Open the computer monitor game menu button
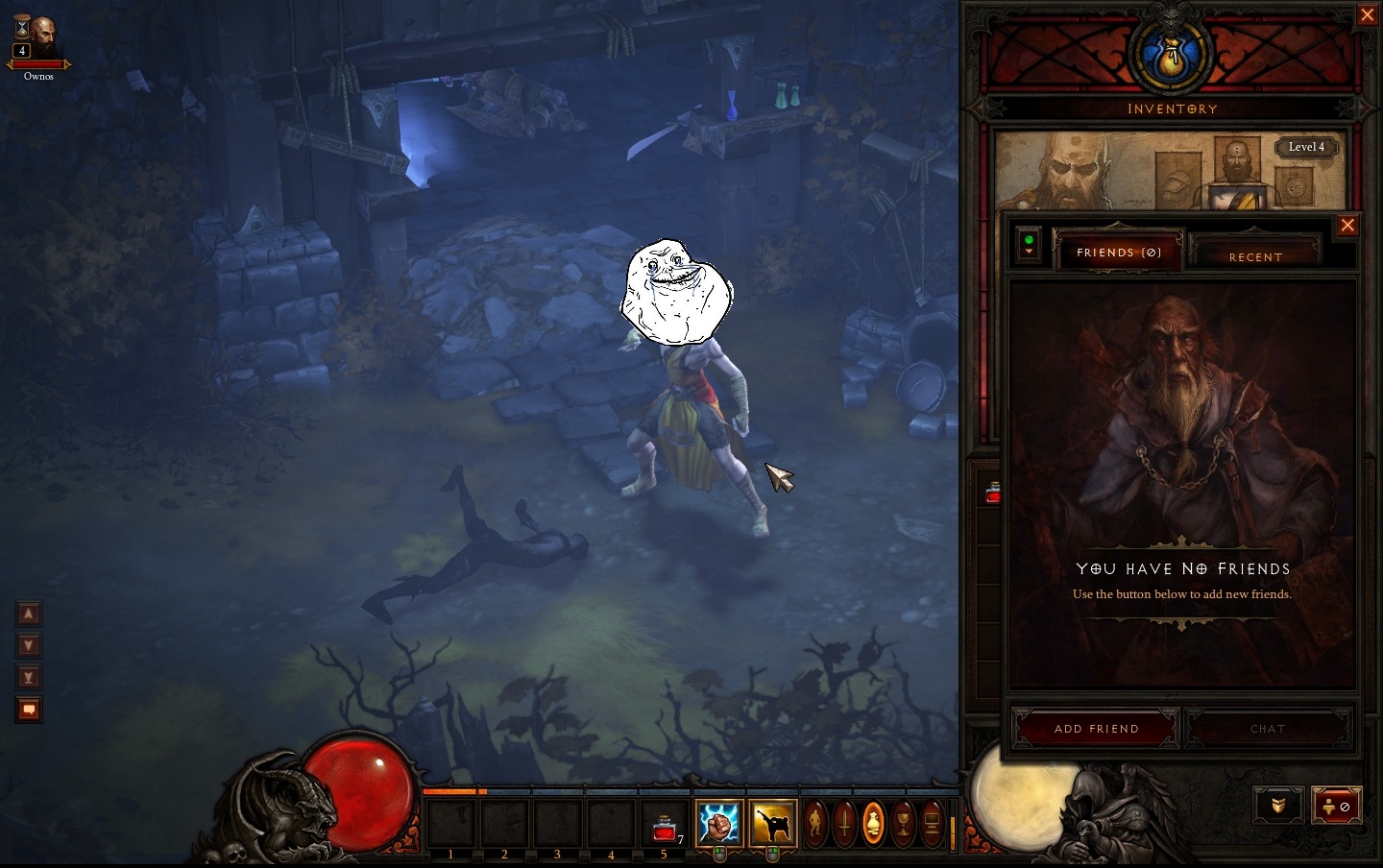This screenshot has width=1383, height=868. pos(932,824)
